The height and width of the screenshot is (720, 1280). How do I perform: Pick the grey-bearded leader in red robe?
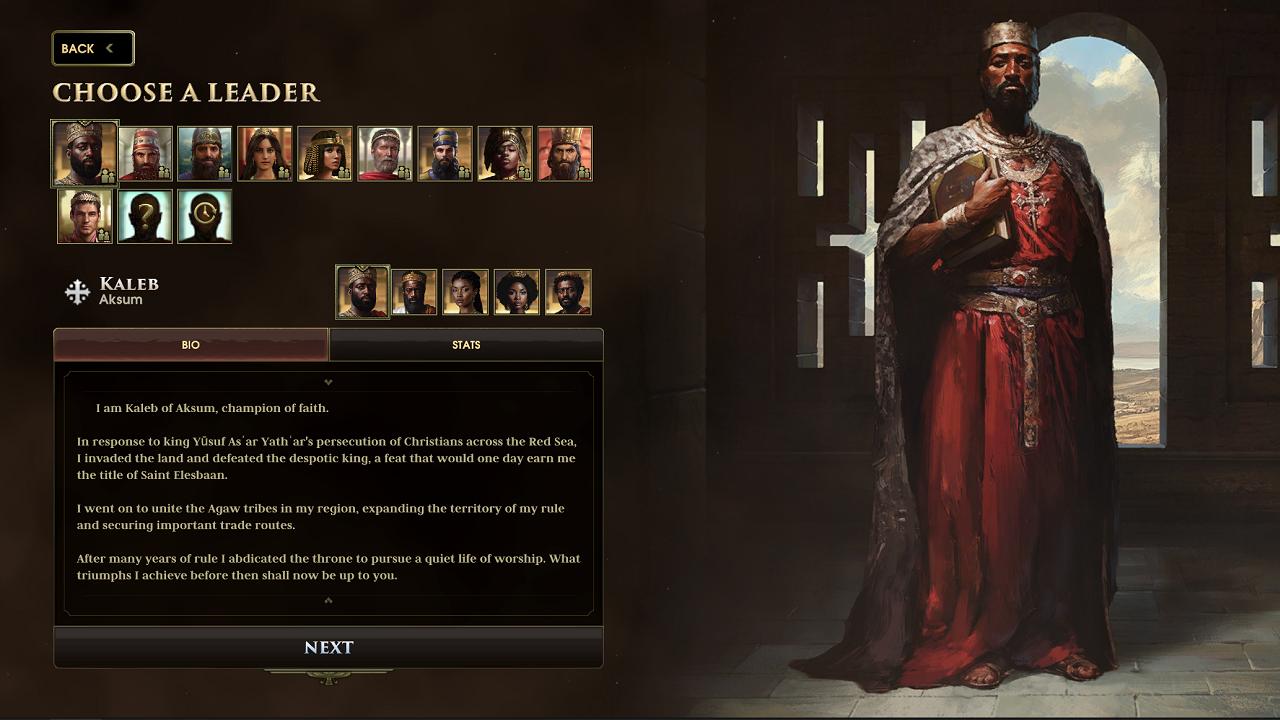point(385,153)
